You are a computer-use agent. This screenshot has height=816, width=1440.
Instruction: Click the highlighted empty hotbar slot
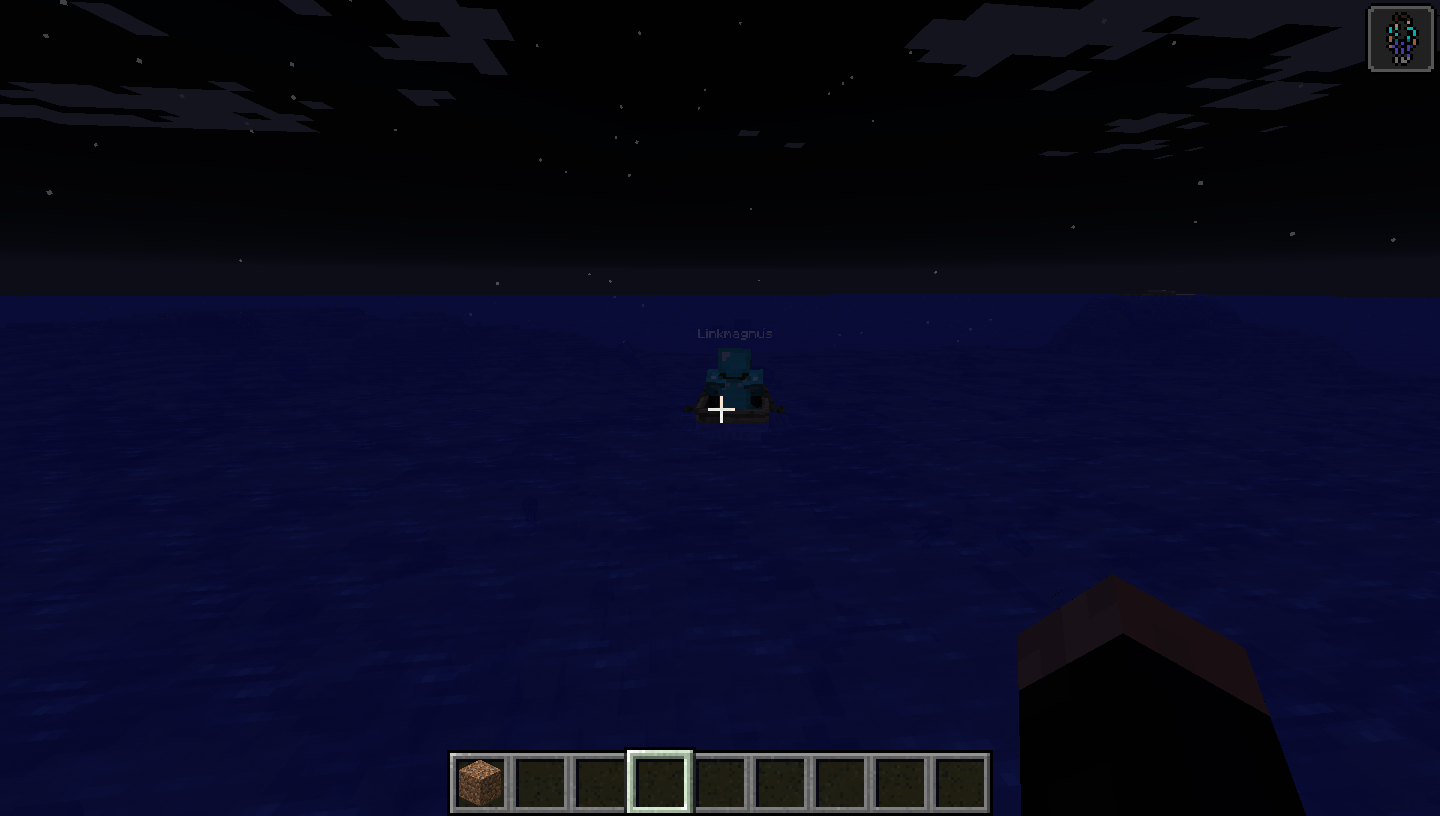coord(660,782)
